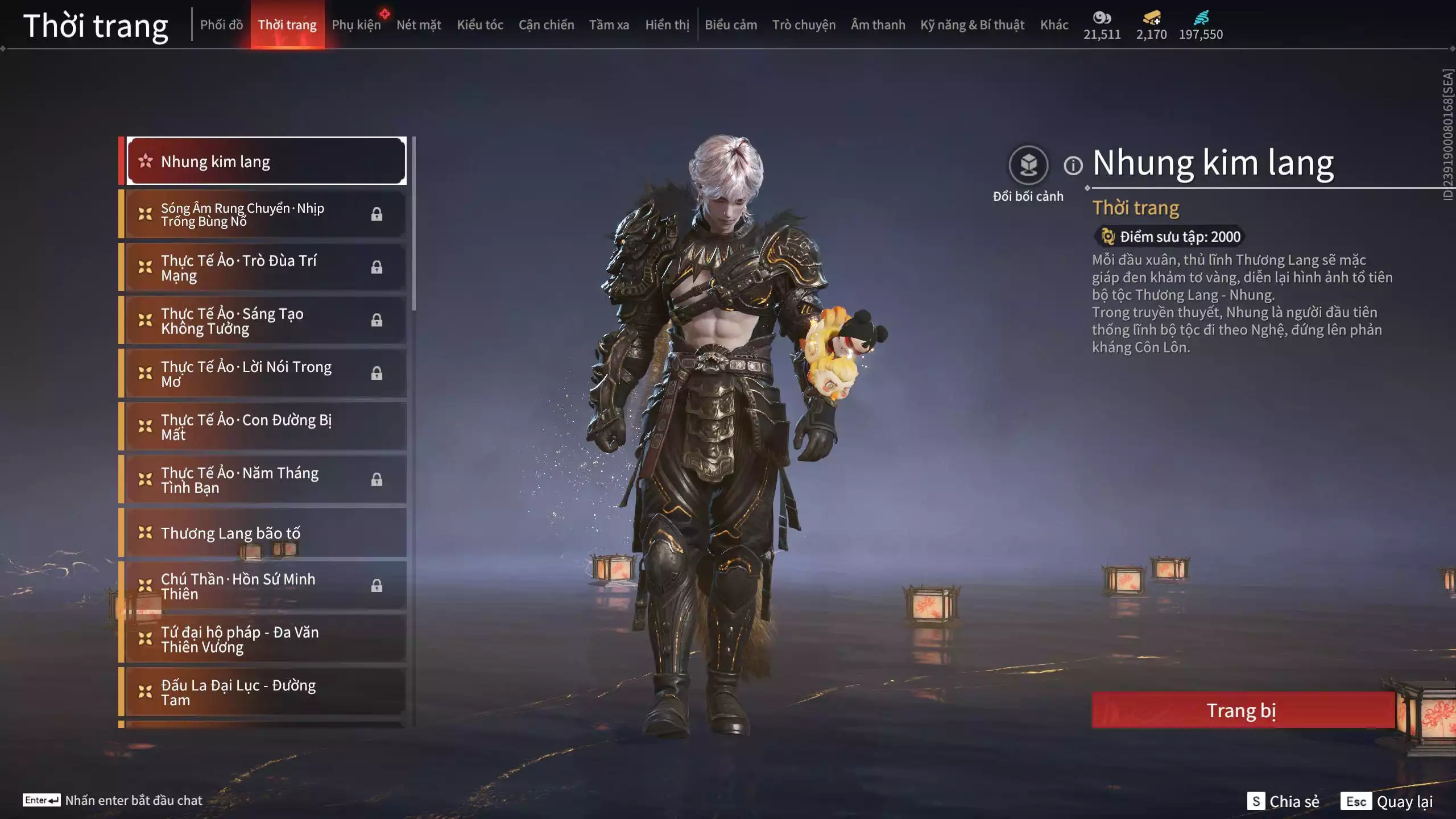Open the info icon beside Nhung kim lang

pos(1073,166)
